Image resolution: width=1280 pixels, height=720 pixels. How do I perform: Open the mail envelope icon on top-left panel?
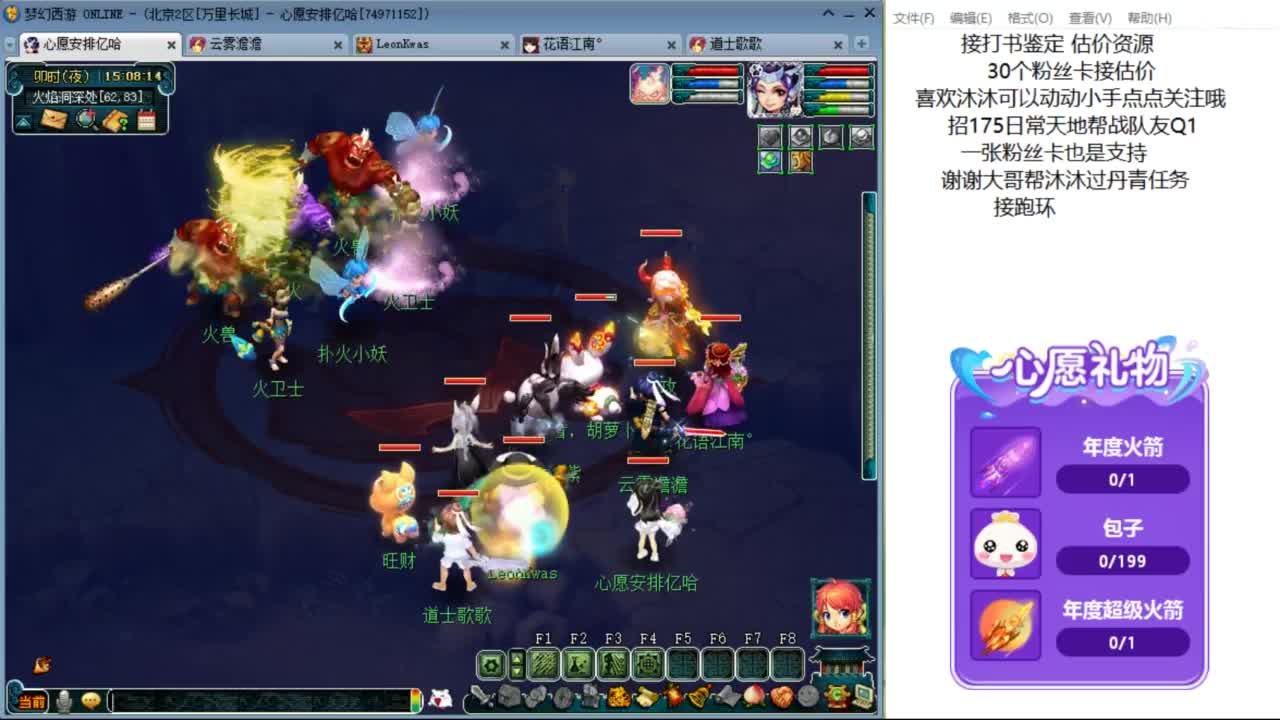point(54,119)
